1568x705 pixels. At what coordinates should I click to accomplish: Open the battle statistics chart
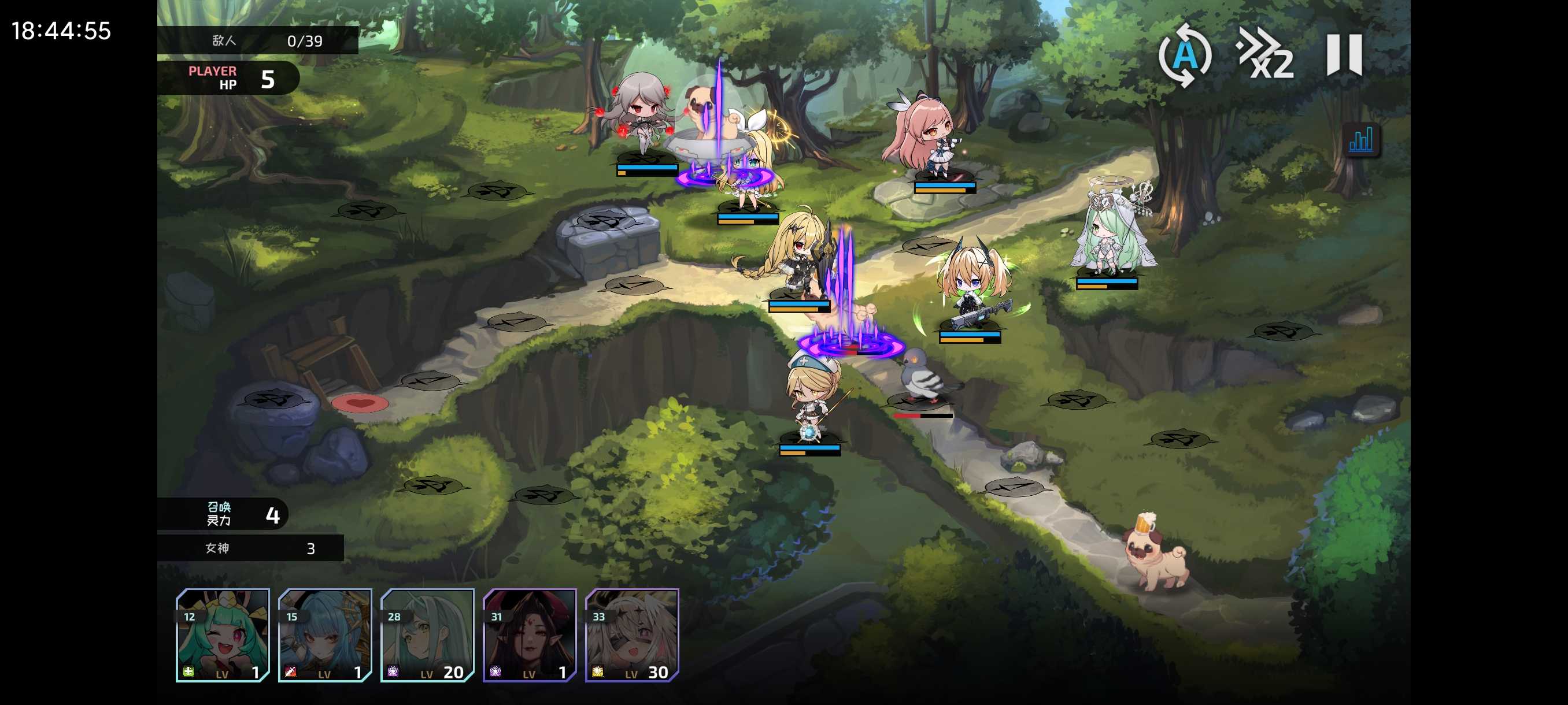point(1360,140)
